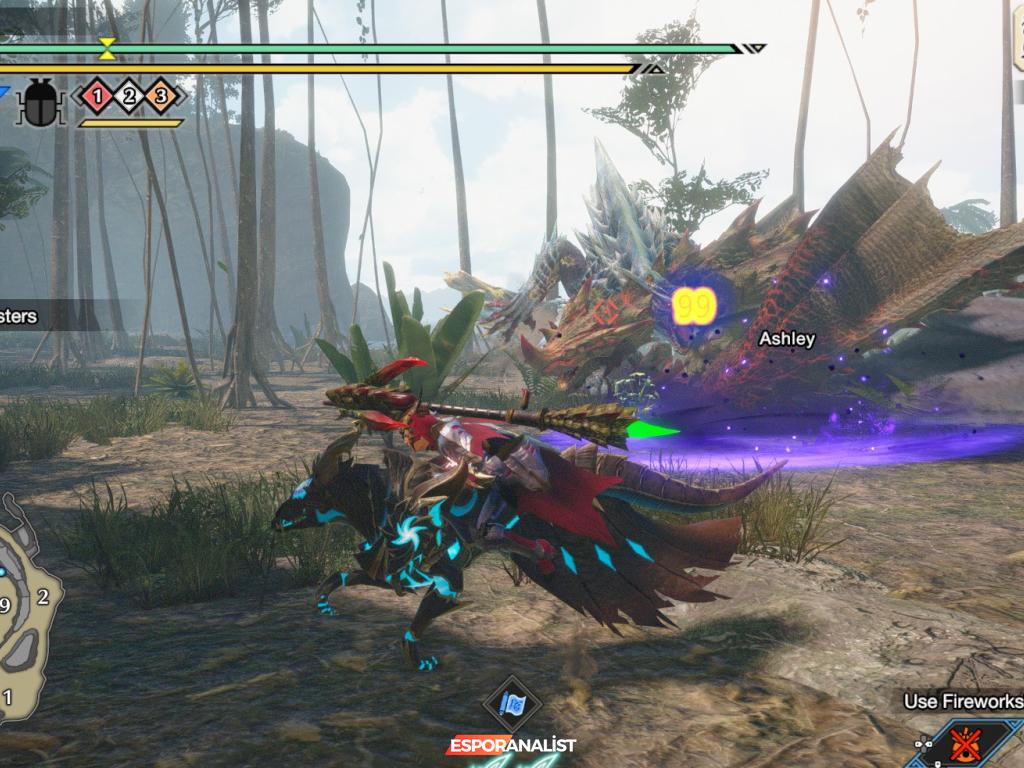This screenshot has width=1024, height=768.
Task: Select the Ashley player name tag
Action: click(786, 339)
